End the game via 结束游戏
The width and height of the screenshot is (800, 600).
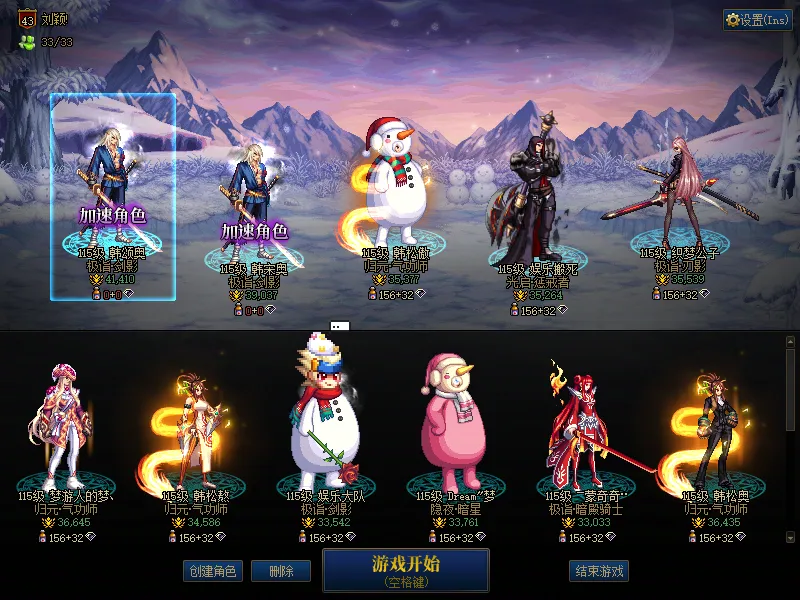[599, 571]
